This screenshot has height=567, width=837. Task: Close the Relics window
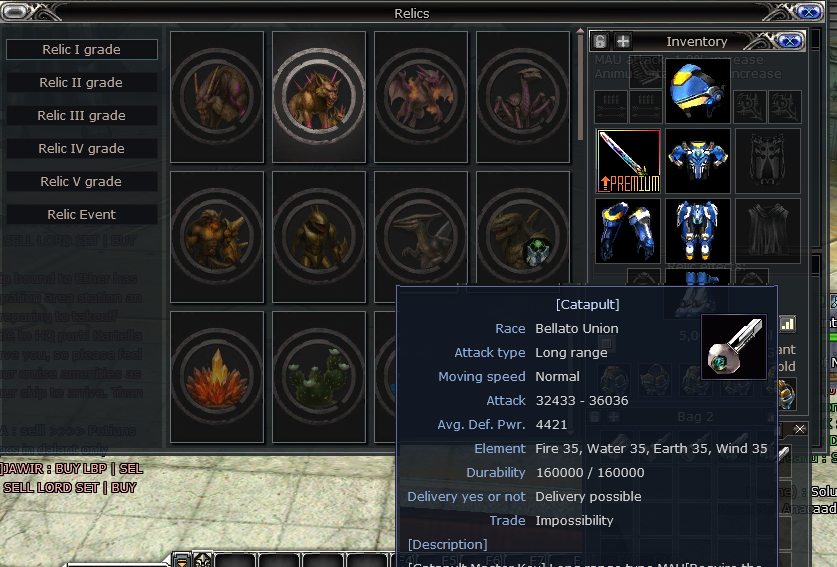808,13
